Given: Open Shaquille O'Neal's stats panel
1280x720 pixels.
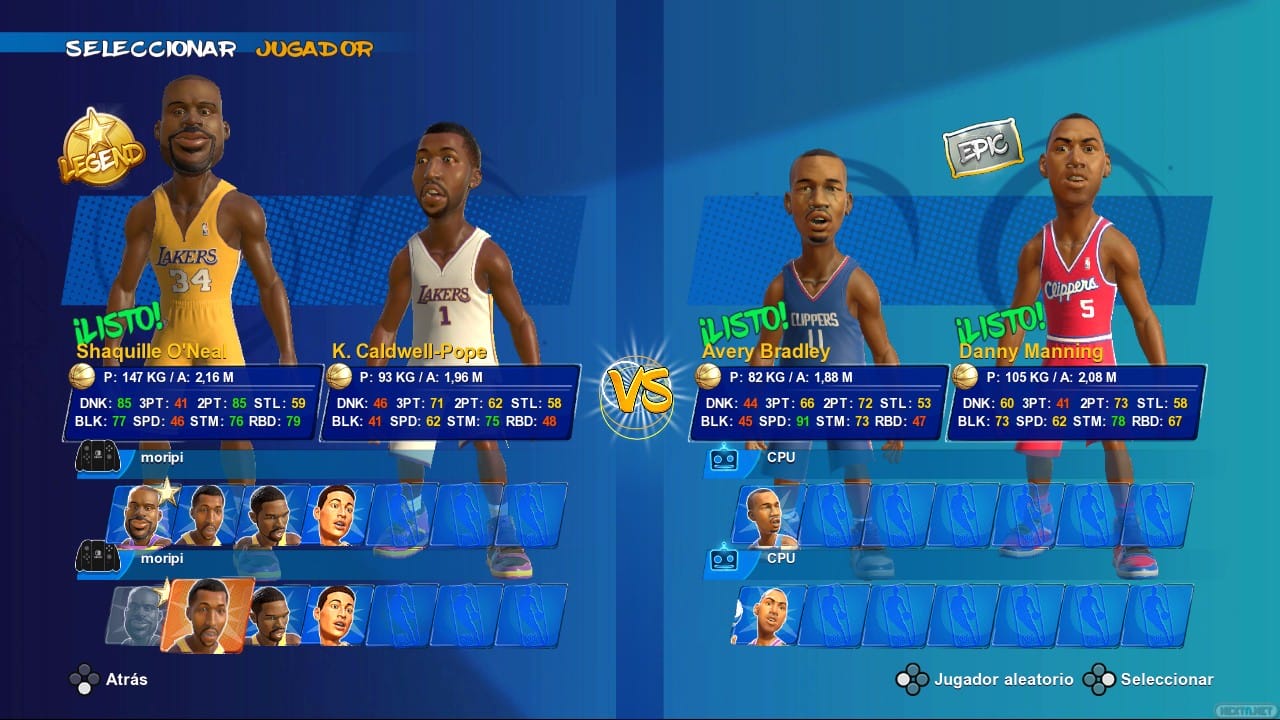Looking at the screenshot, I should pos(193,402).
